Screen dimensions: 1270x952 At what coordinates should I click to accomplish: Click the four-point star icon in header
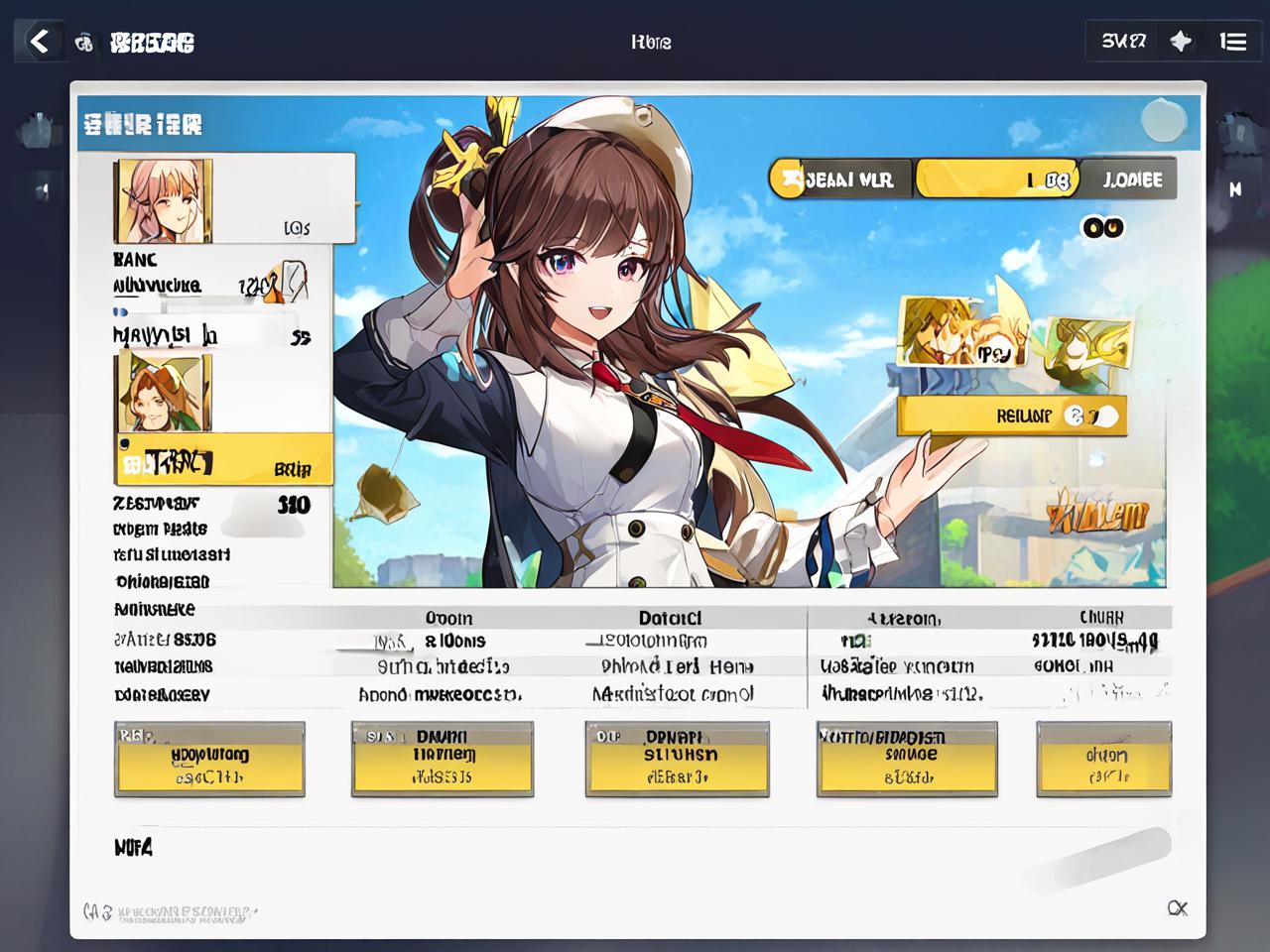click(1181, 42)
